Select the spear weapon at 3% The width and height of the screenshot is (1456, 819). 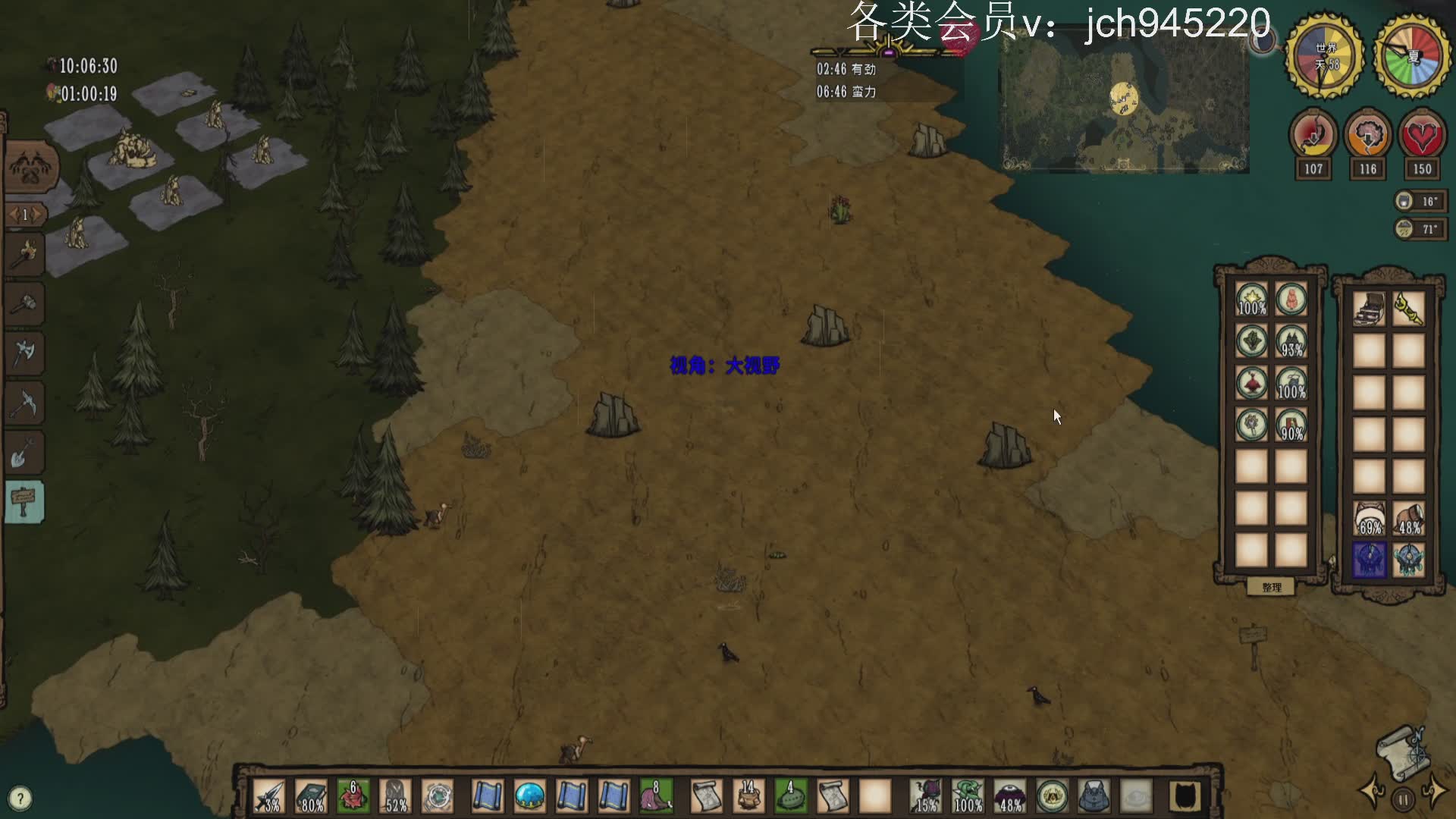point(269,797)
